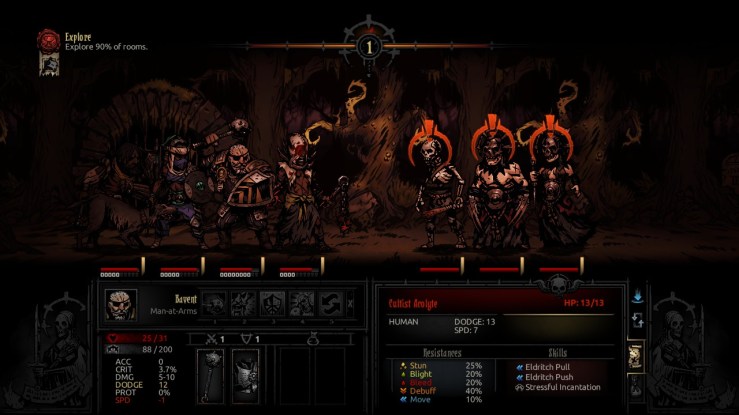Click the quest banner below the seal

[x=47, y=65]
